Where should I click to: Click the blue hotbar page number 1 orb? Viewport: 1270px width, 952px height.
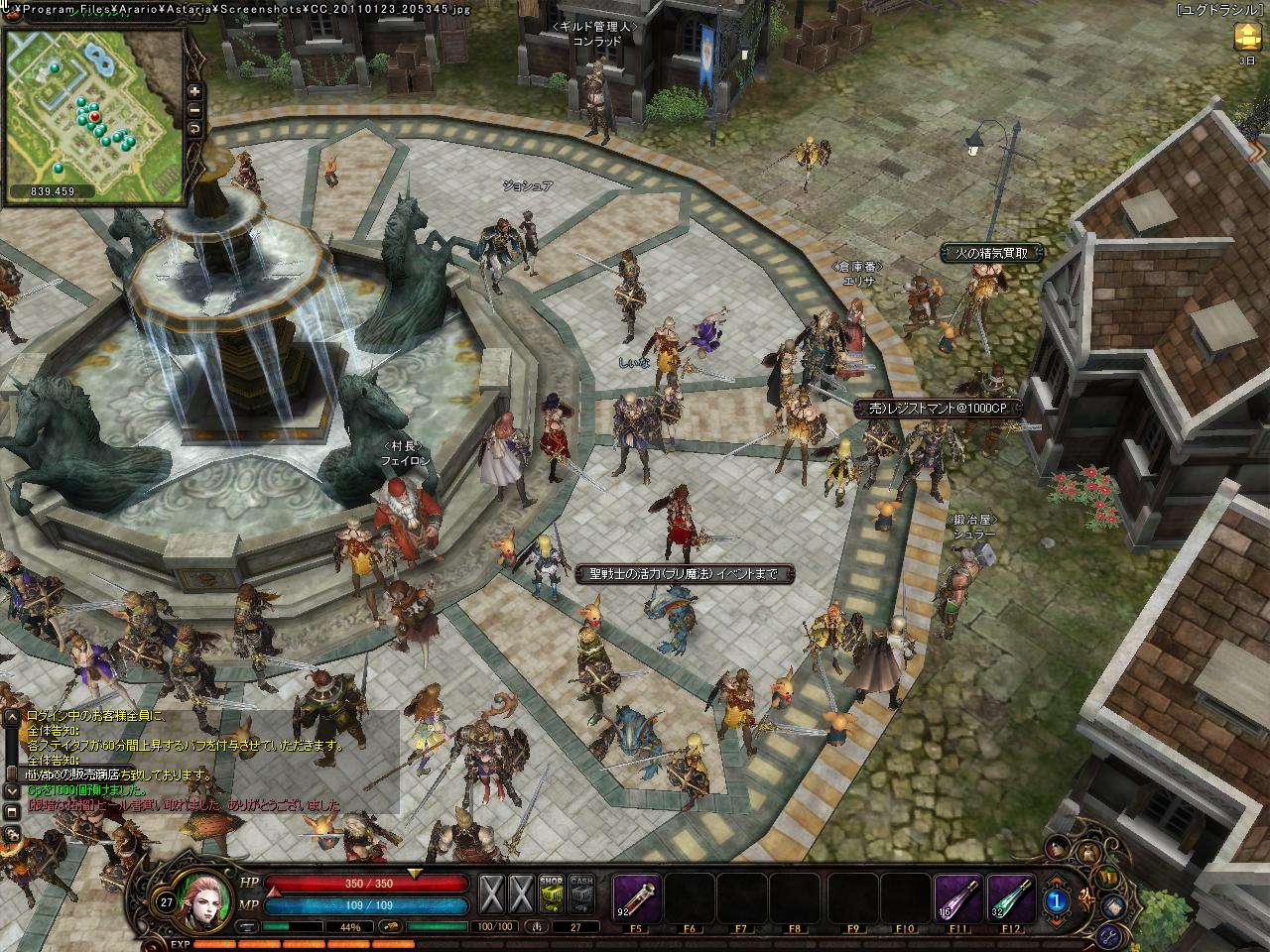(x=1058, y=900)
